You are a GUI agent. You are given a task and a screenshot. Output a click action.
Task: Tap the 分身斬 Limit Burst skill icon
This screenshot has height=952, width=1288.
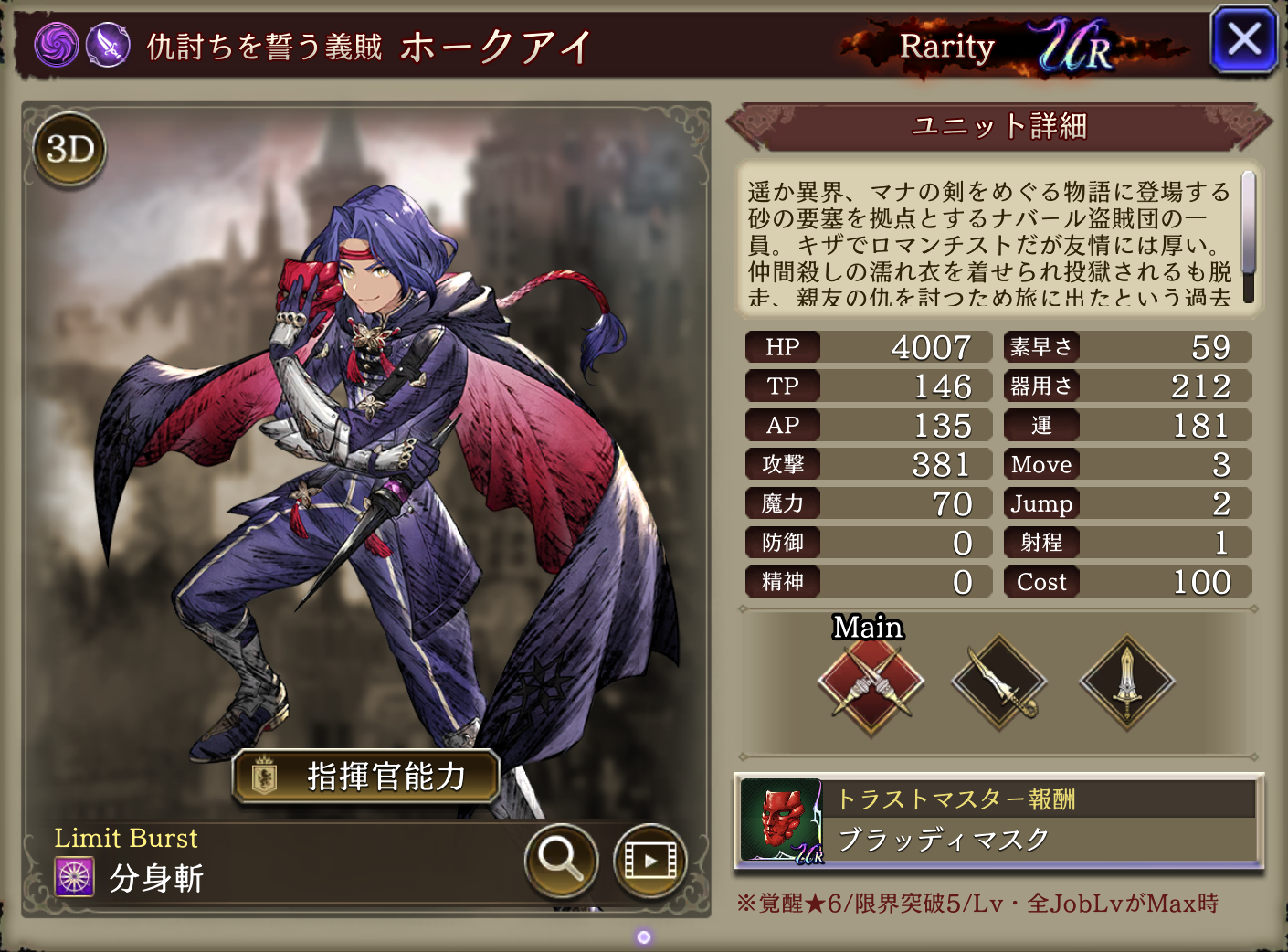pos(75,878)
